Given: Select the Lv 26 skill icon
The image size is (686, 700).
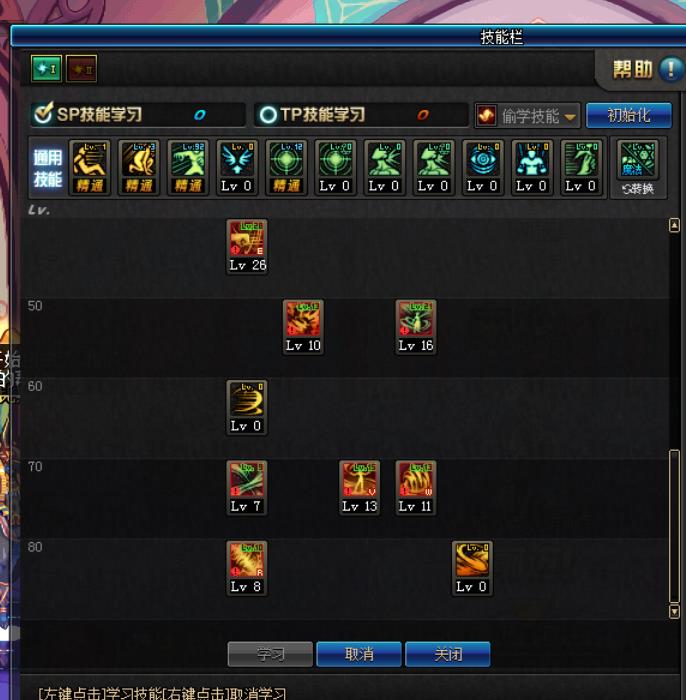Looking at the screenshot, I should [x=247, y=240].
